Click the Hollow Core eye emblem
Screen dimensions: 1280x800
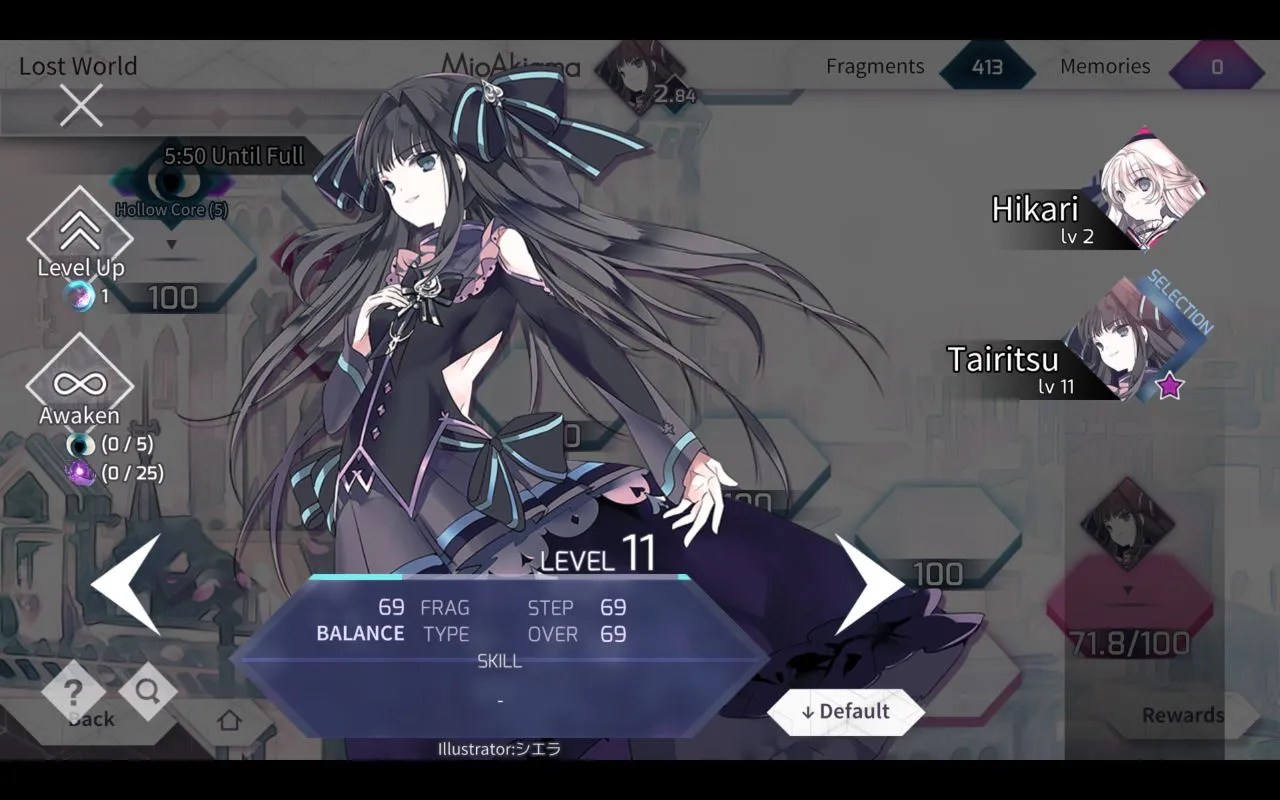click(x=170, y=183)
